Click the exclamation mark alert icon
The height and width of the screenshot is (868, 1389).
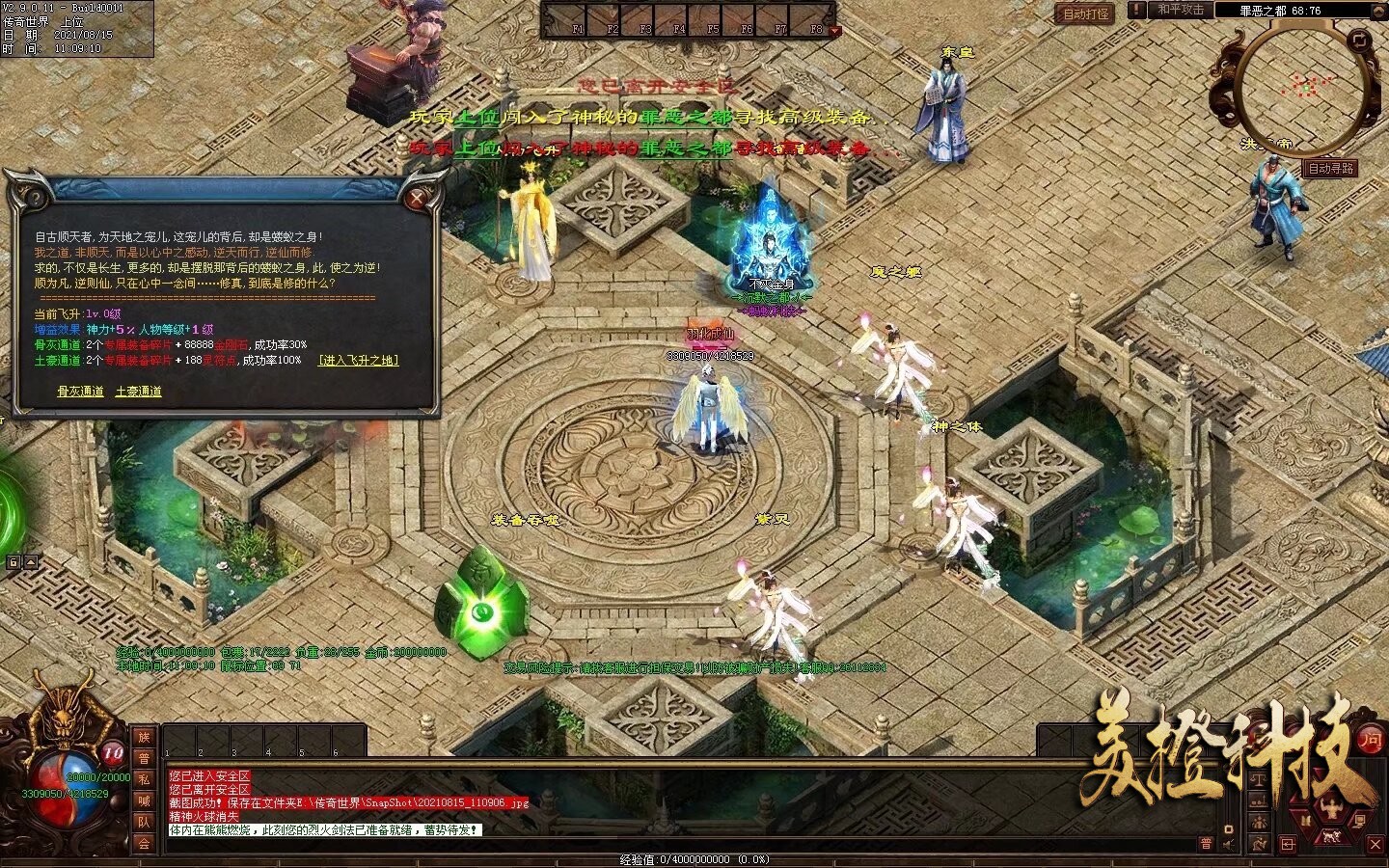[1137, 10]
